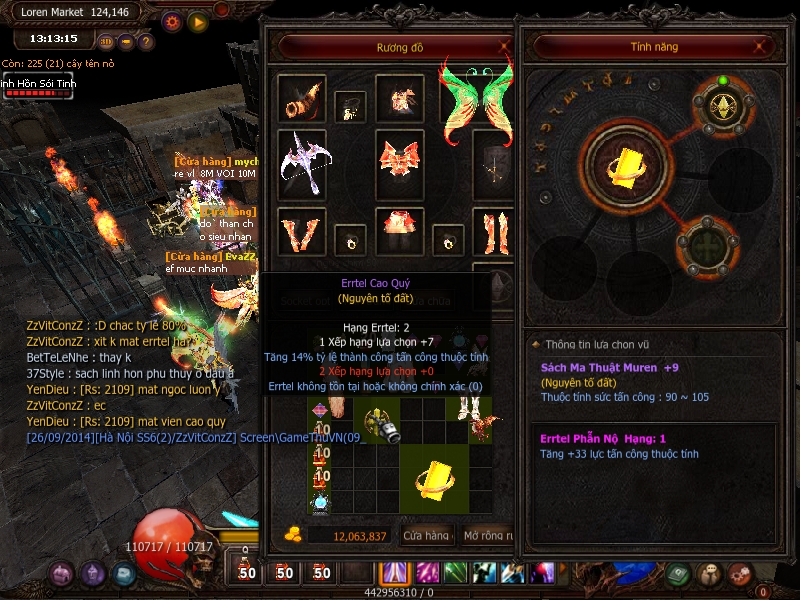800x600 pixels.
Task: Open the green book menu icon
Action: pyautogui.click(x=680, y=574)
